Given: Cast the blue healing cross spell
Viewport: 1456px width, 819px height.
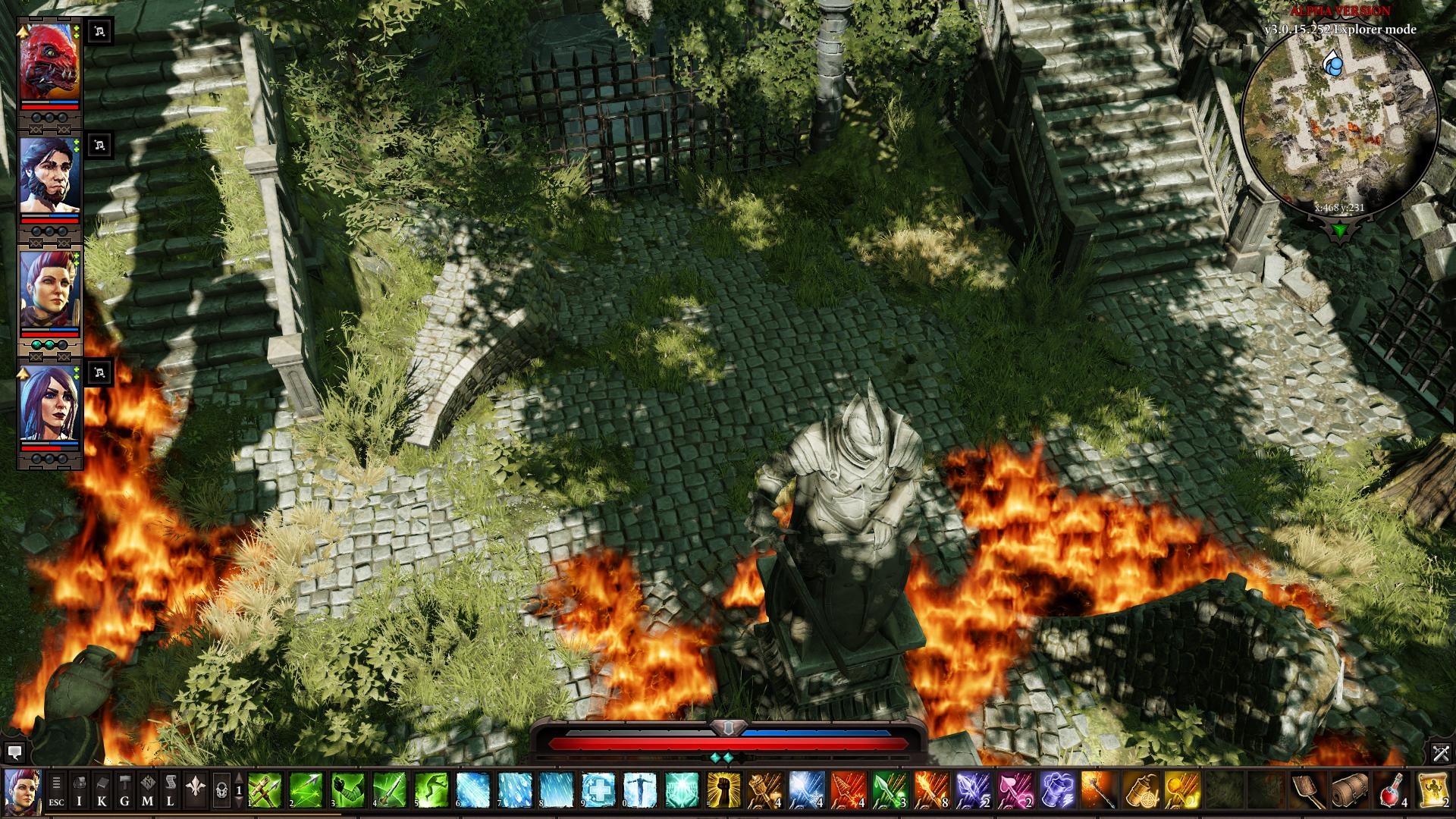Looking at the screenshot, I should [x=598, y=792].
